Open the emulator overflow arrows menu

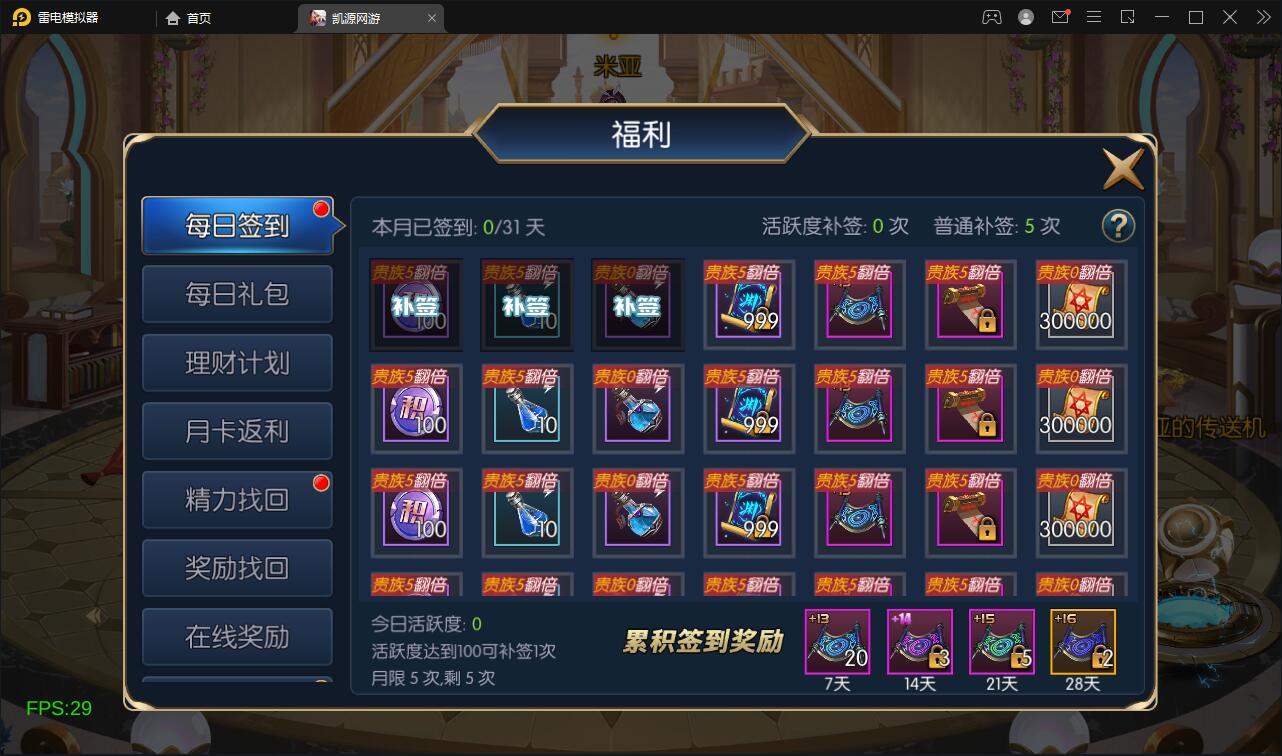point(1262,17)
